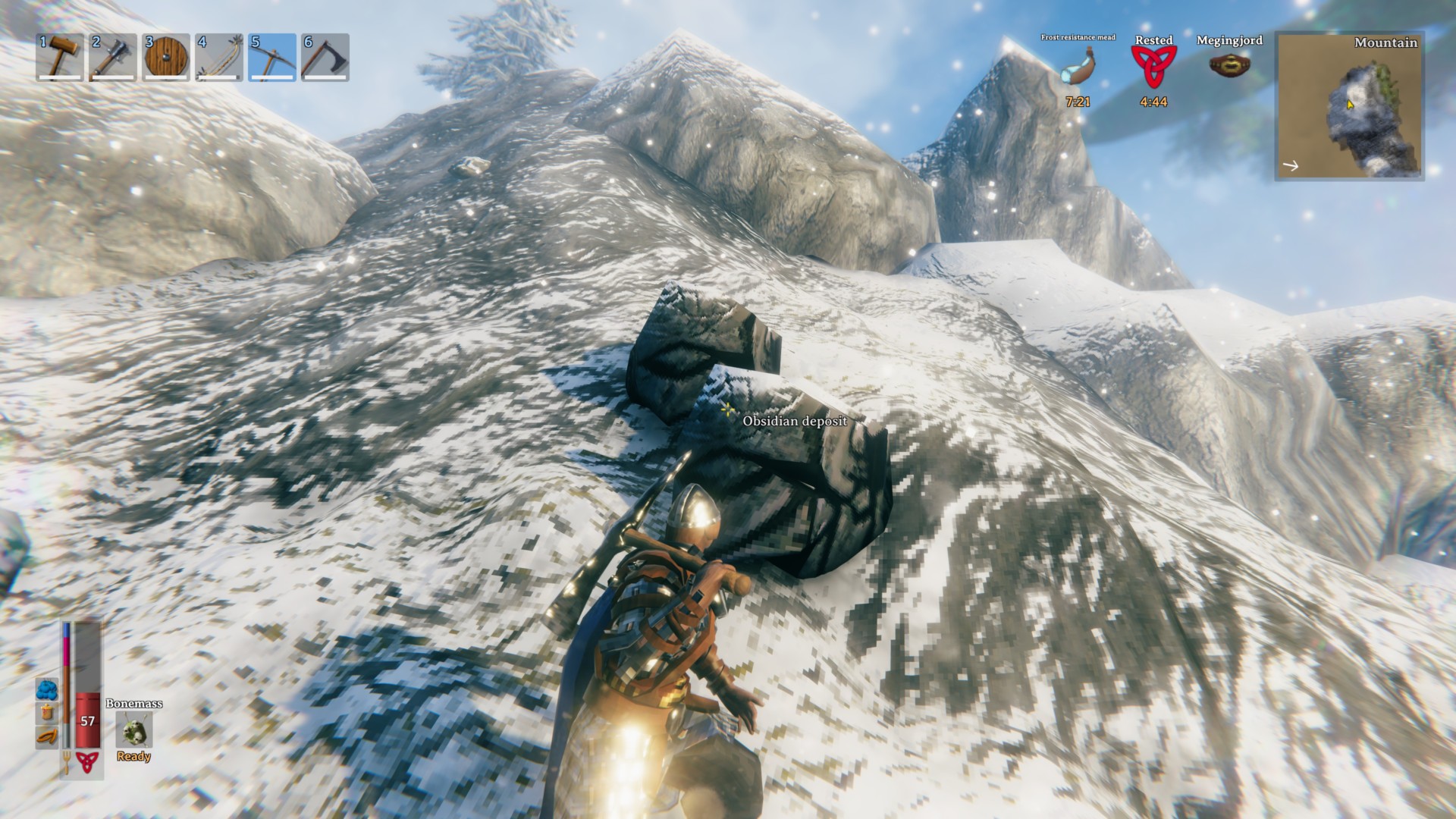Activate the Bonemass forsaken power icon
The width and height of the screenshot is (1456, 819).
tap(133, 730)
